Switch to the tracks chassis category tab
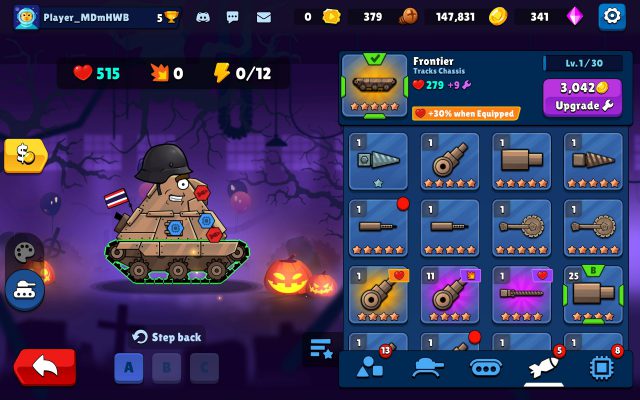Screen dimensions: 640x400 [x=486, y=367]
